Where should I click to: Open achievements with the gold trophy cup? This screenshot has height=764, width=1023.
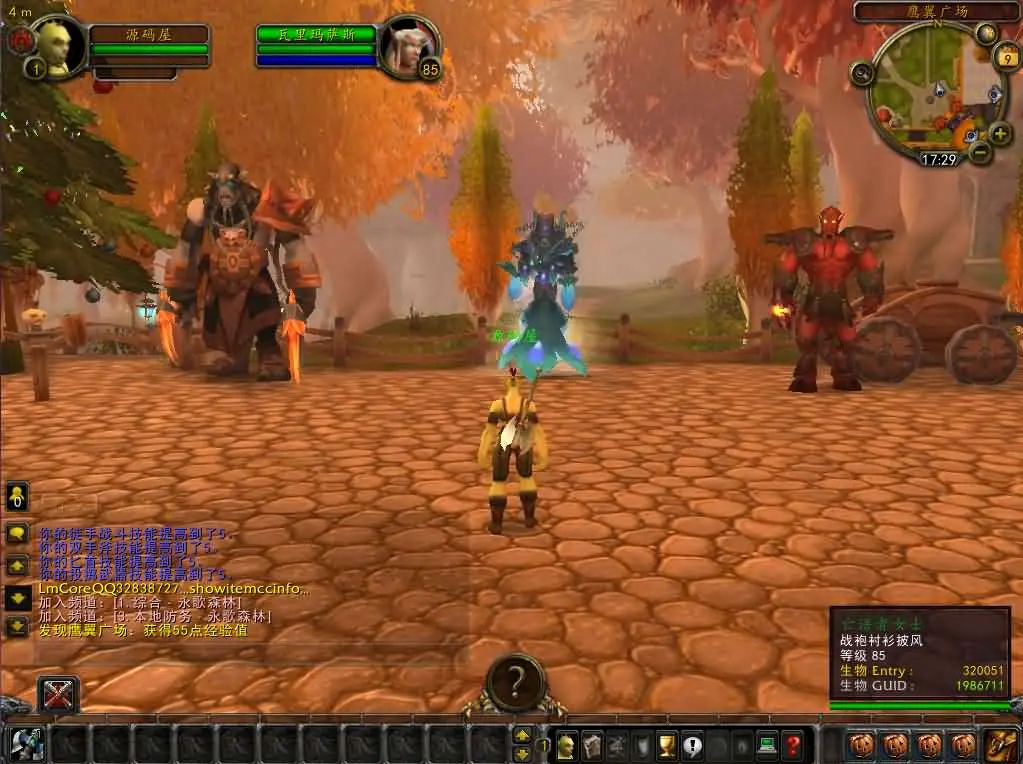[667, 745]
